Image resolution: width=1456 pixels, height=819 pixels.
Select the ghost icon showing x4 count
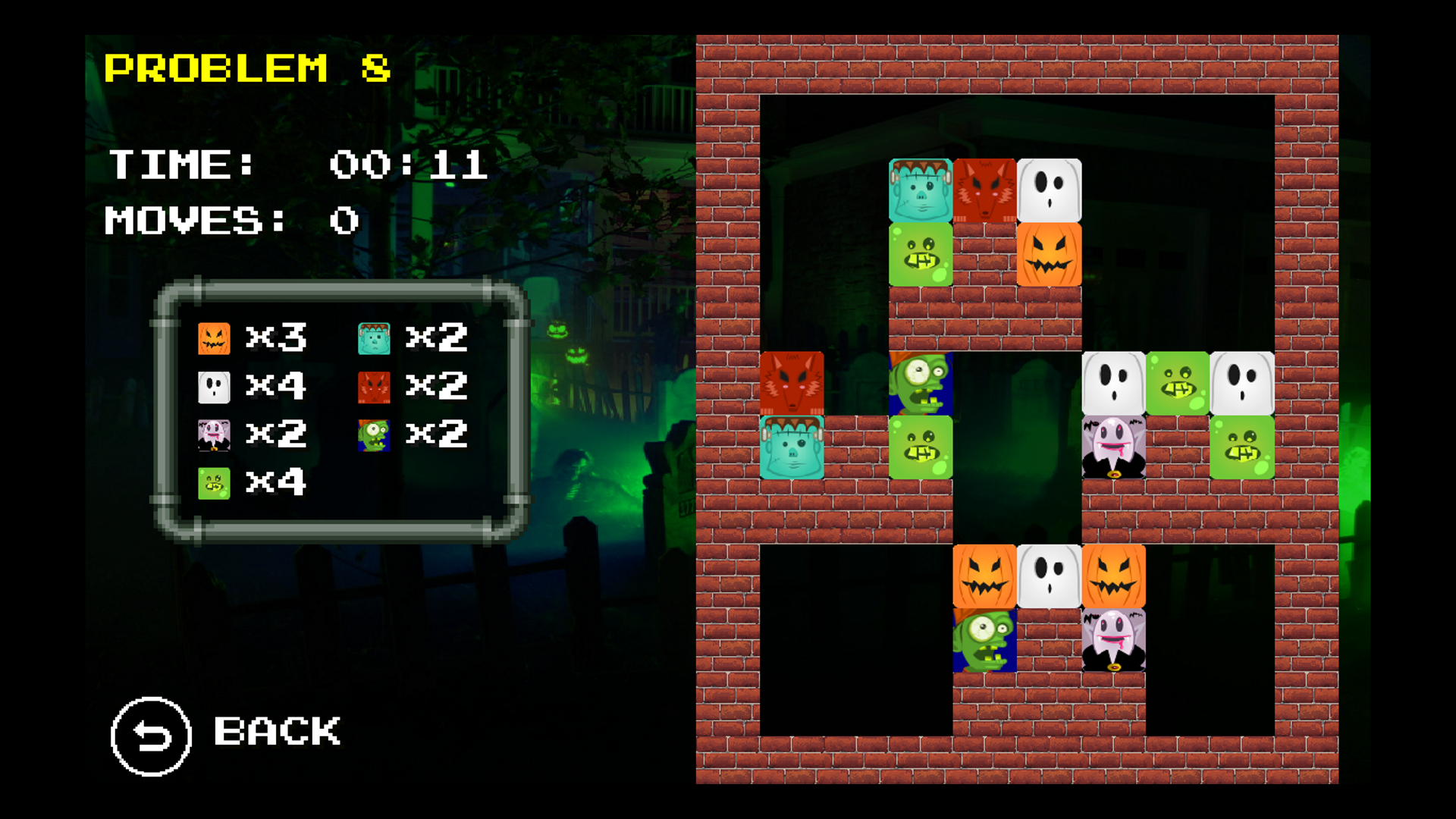(x=215, y=387)
